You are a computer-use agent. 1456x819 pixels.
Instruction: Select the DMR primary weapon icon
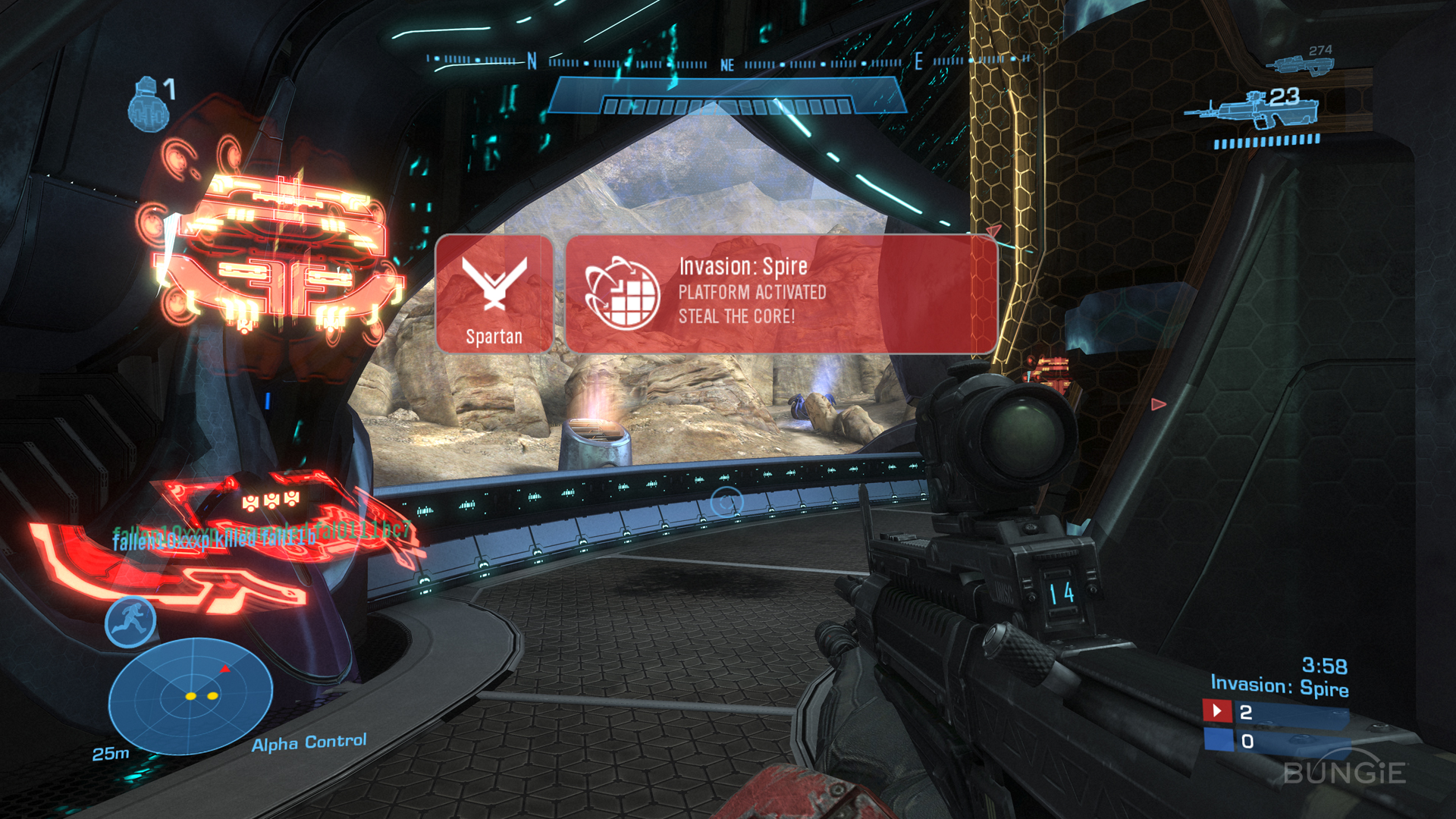[1251, 110]
